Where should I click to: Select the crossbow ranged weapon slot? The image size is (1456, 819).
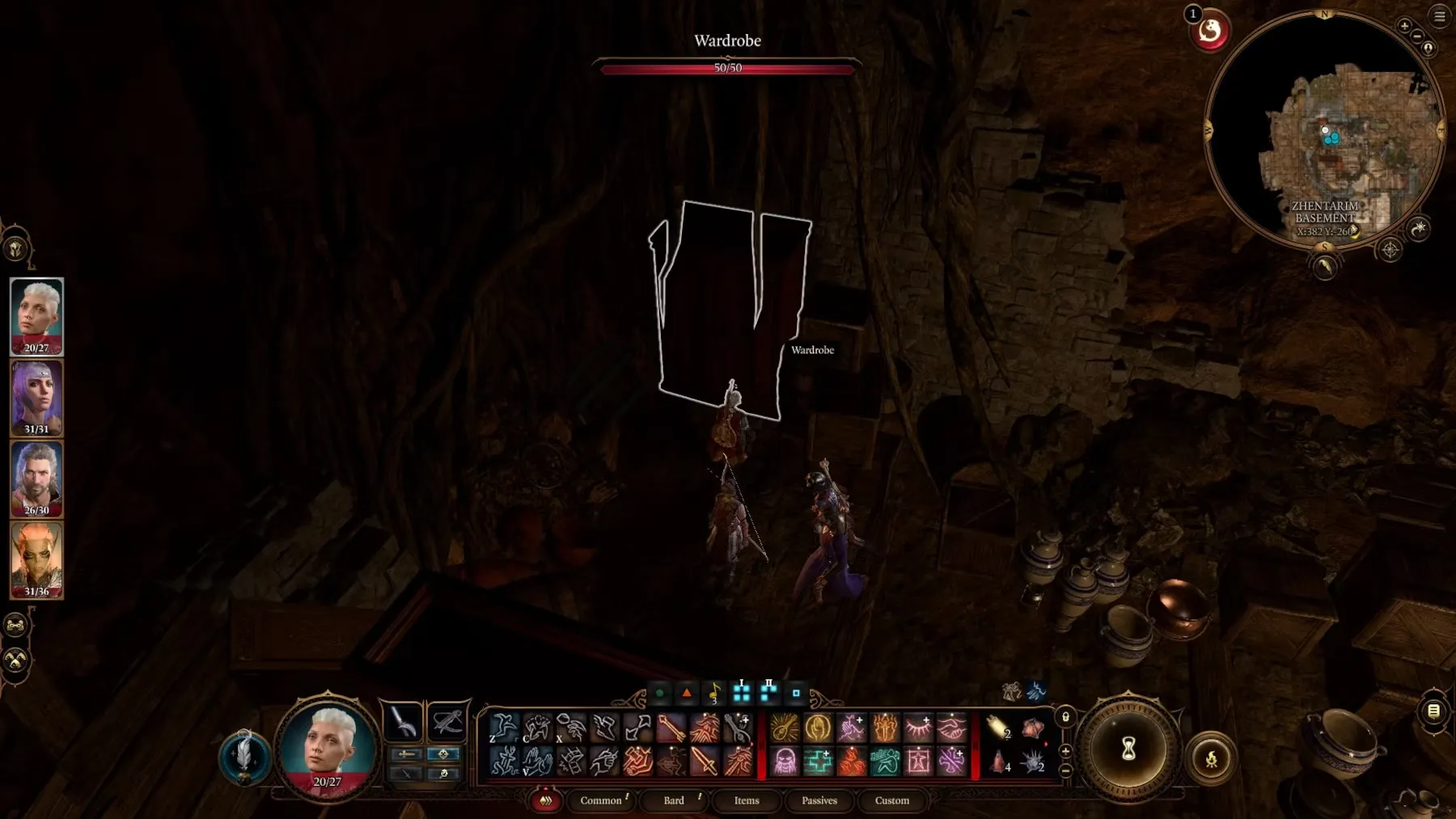[x=447, y=721]
